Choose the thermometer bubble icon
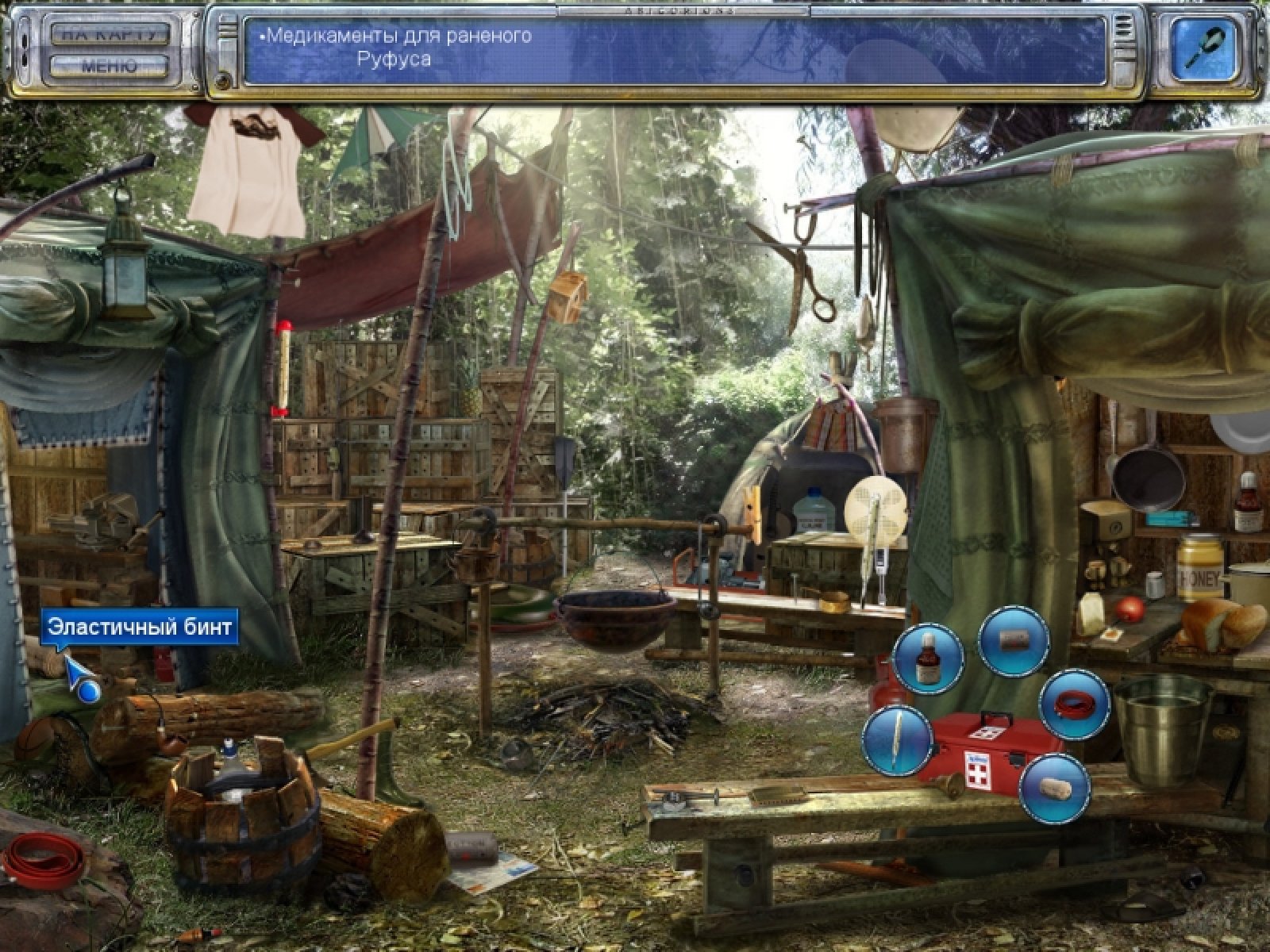1270x952 pixels. tap(898, 741)
